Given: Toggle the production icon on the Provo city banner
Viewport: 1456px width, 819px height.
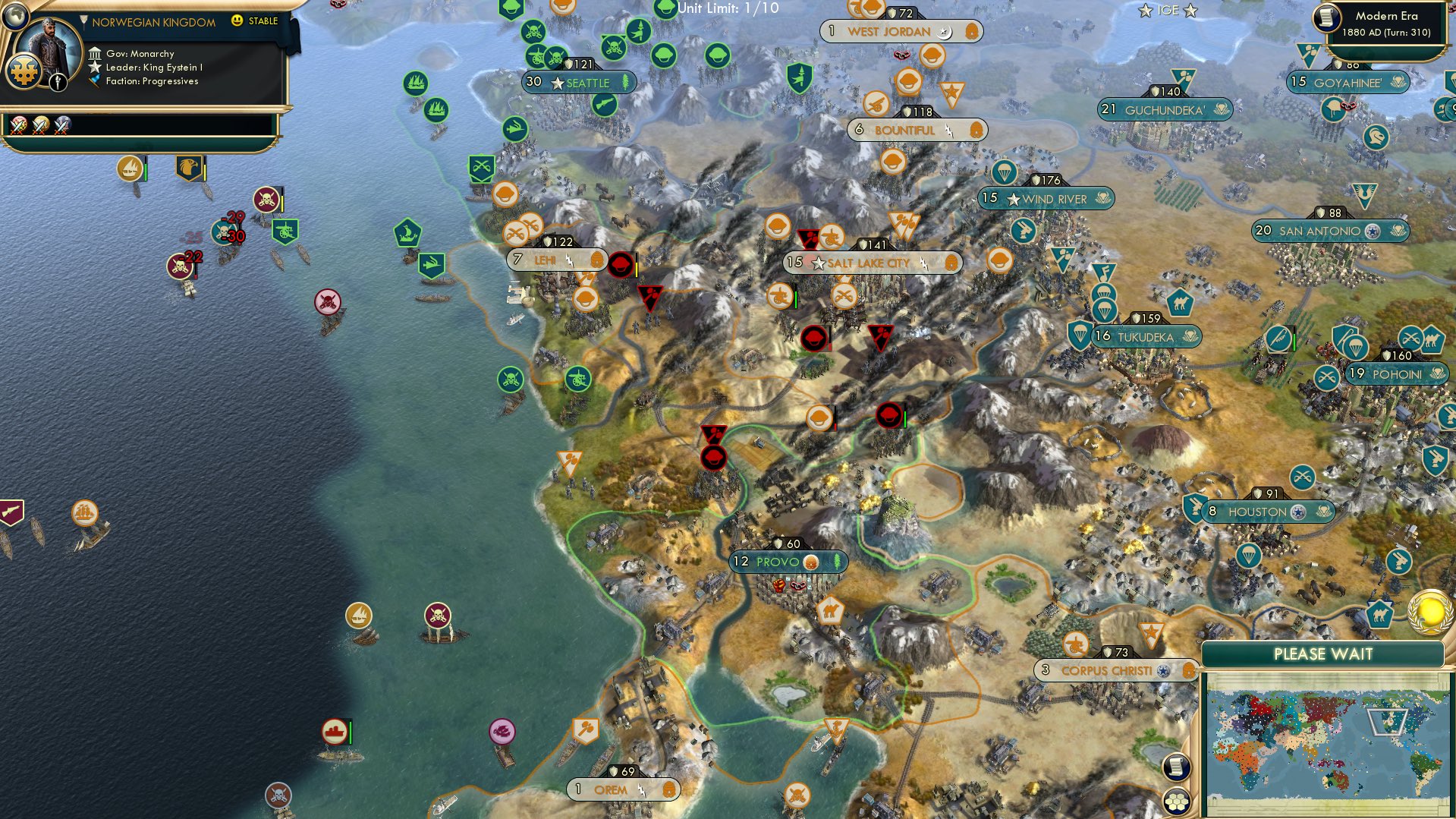Looking at the screenshot, I should [811, 562].
